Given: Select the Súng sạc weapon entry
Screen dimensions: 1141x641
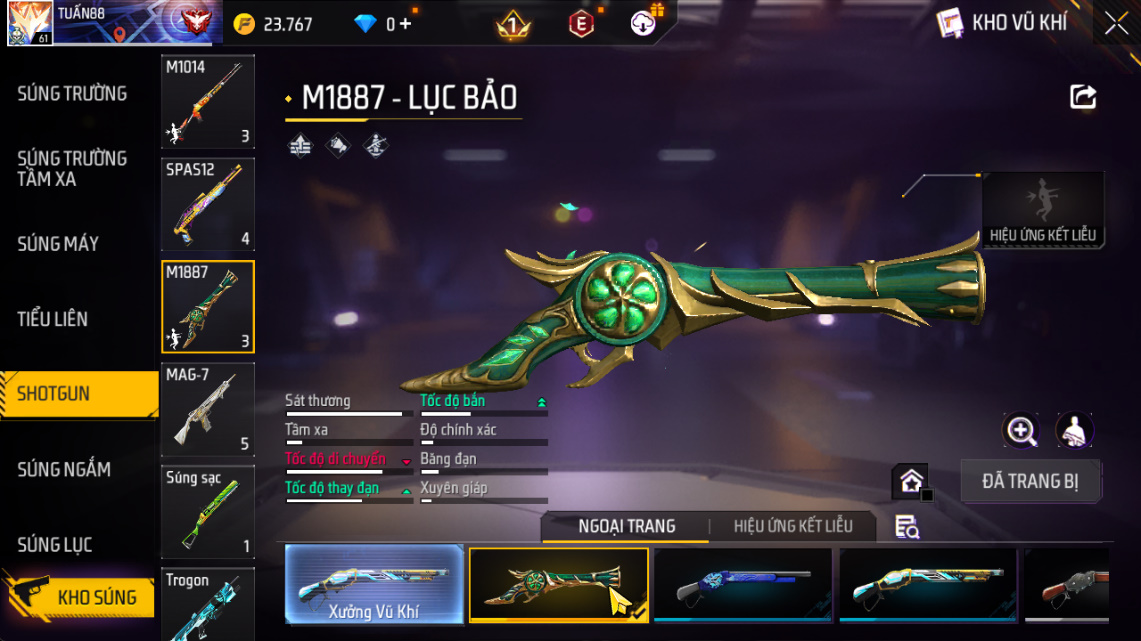Looking at the screenshot, I should [x=208, y=511].
